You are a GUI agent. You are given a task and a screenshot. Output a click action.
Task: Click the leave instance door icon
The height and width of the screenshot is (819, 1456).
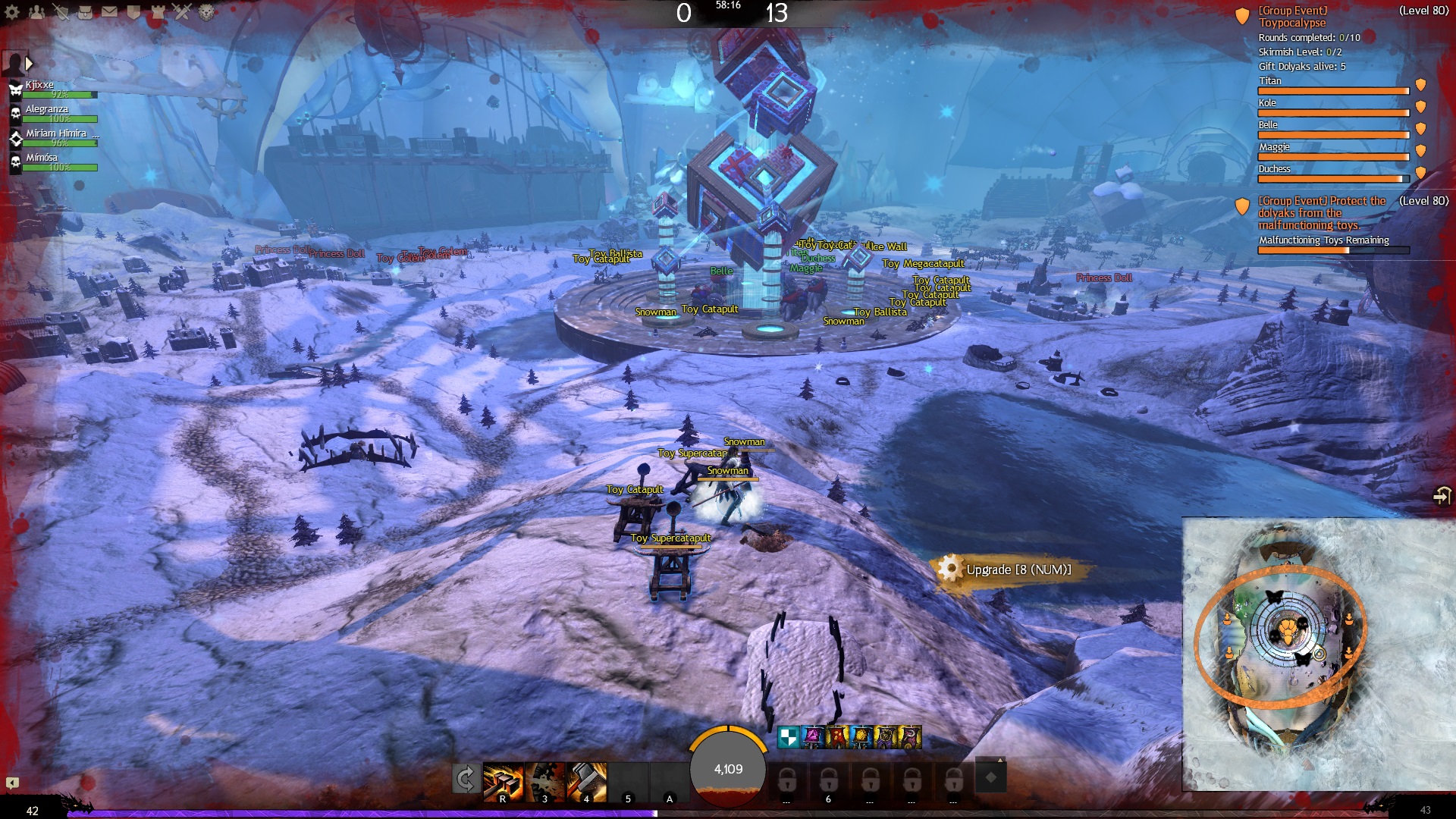[1441, 495]
